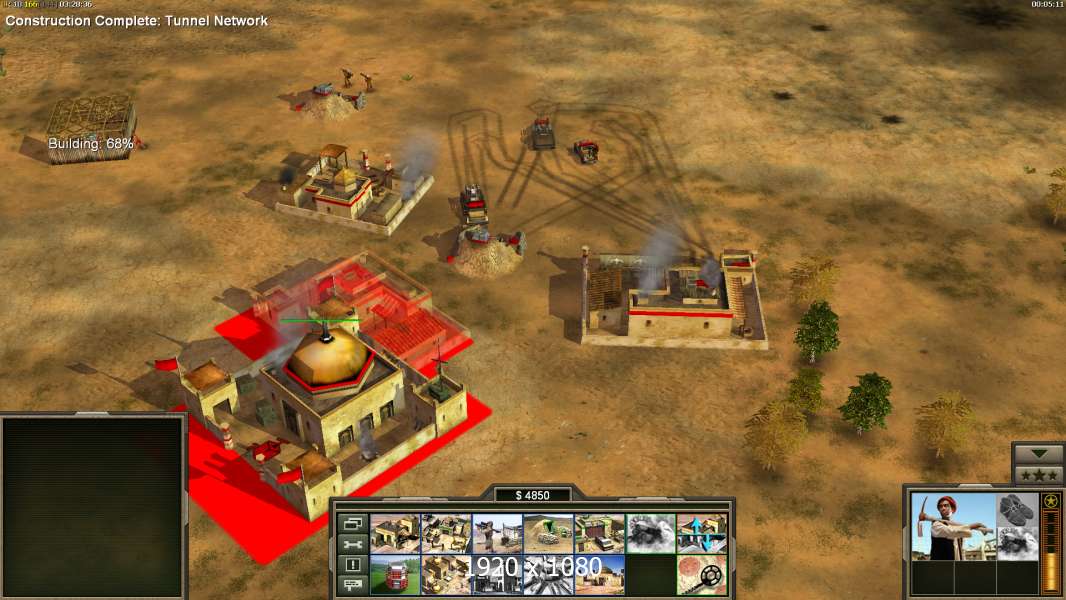Click the overlapping windows button
The height and width of the screenshot is (600, 1066).
[x=352, y=523]
